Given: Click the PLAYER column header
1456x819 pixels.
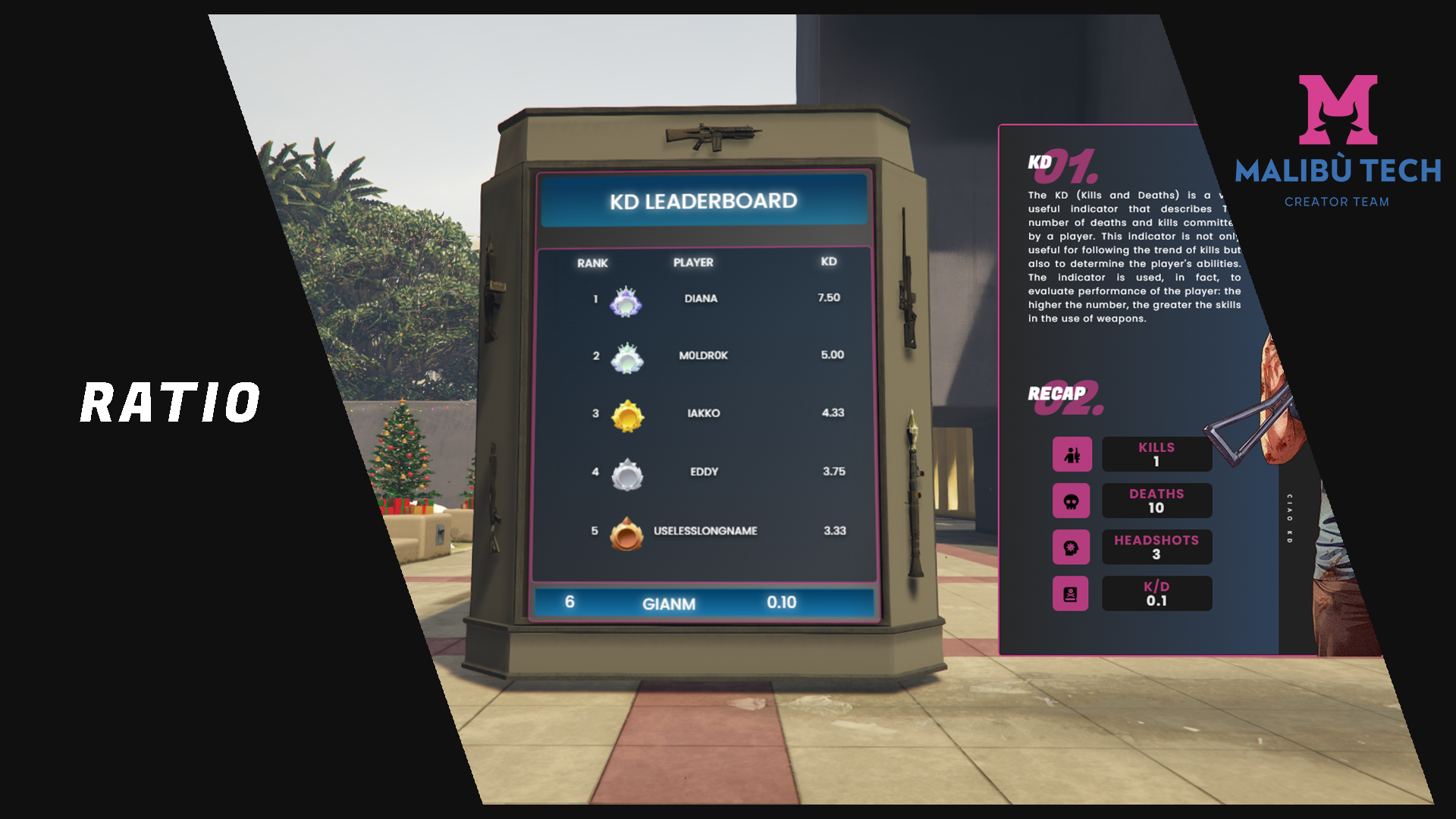Looking at the screenshot, I should click(x=693, y=262).
